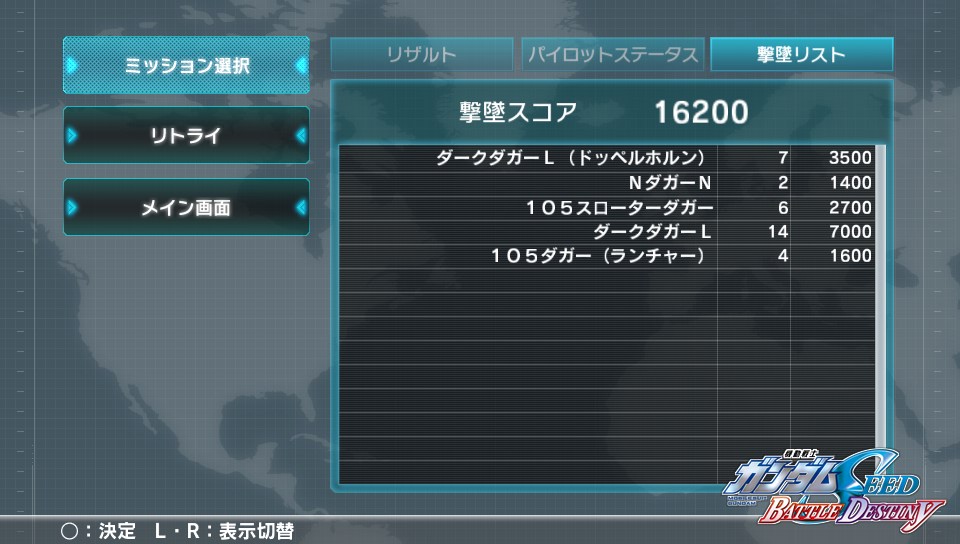Screen dimensions: 960x544
Task: Select the 105ダガー（ランチャー） row
Action: point(607,256)
